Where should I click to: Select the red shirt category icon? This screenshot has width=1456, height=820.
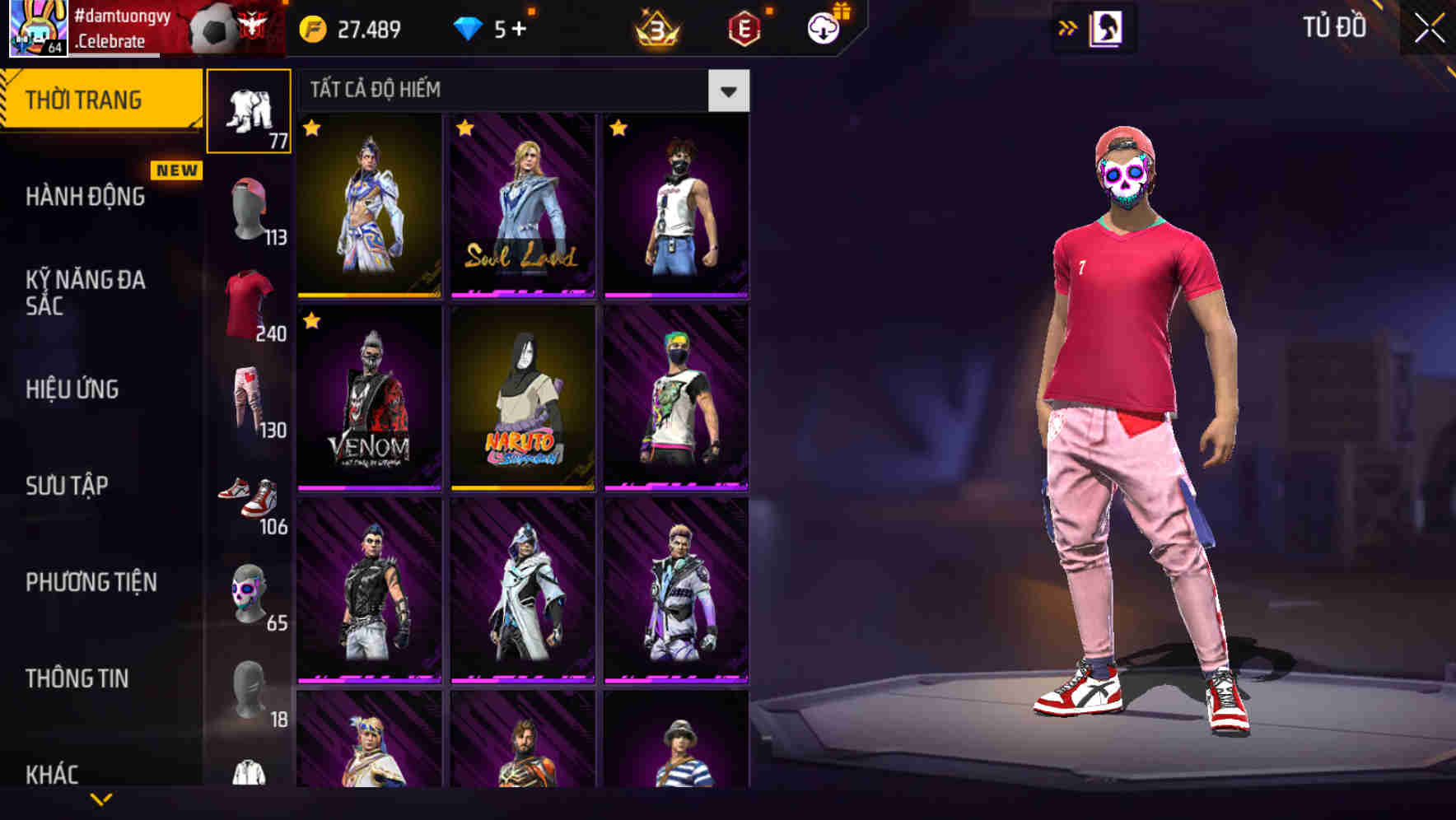[x=250, y=303]
